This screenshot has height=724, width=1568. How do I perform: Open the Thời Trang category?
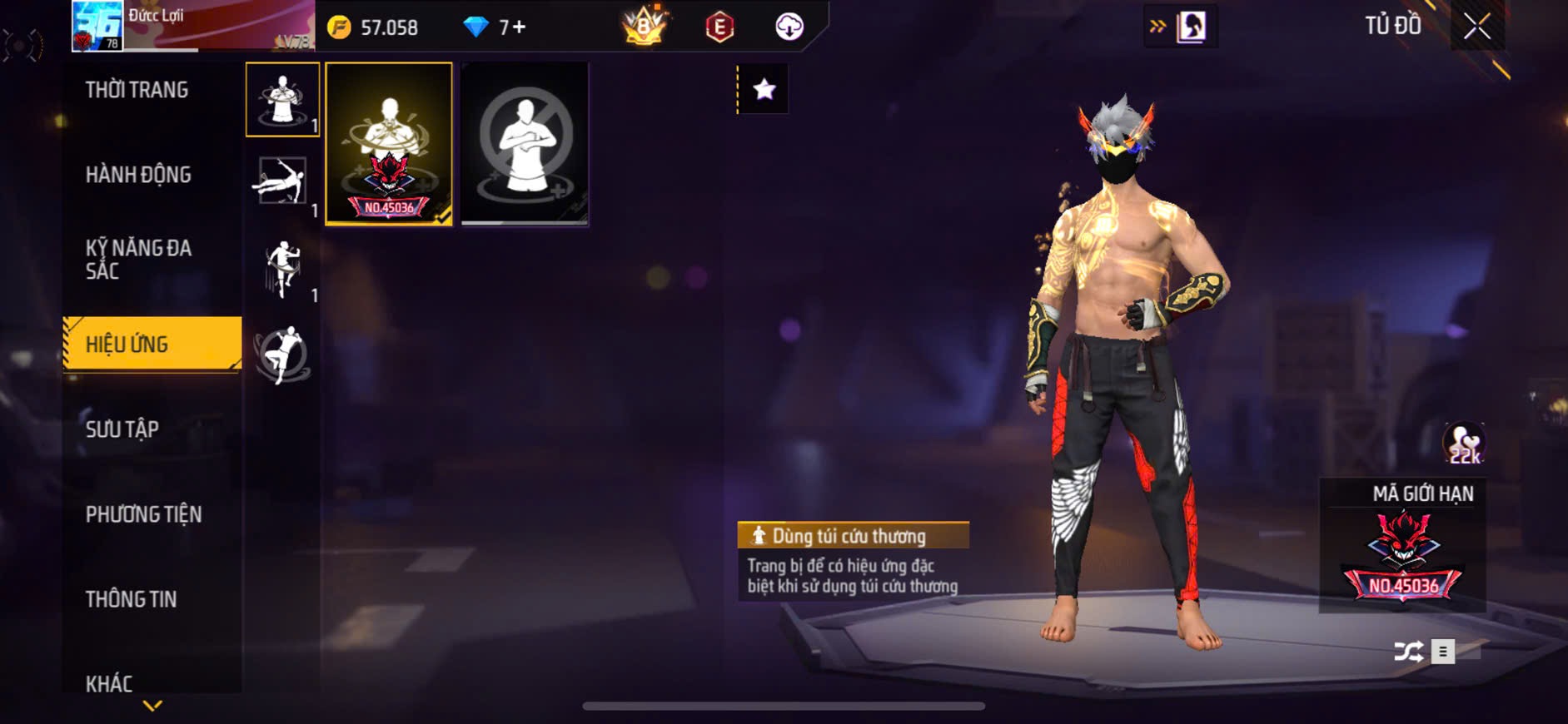tap(137, 90)
